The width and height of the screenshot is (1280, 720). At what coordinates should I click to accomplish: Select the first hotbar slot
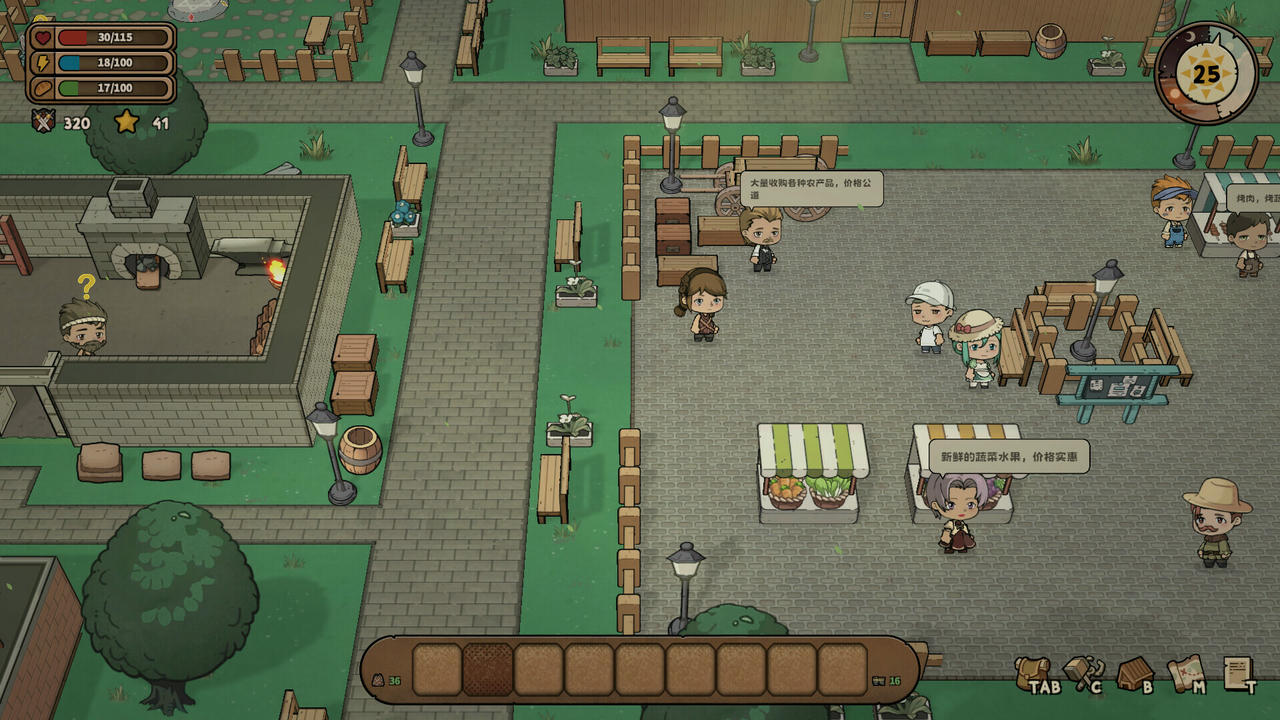[434, 667]
